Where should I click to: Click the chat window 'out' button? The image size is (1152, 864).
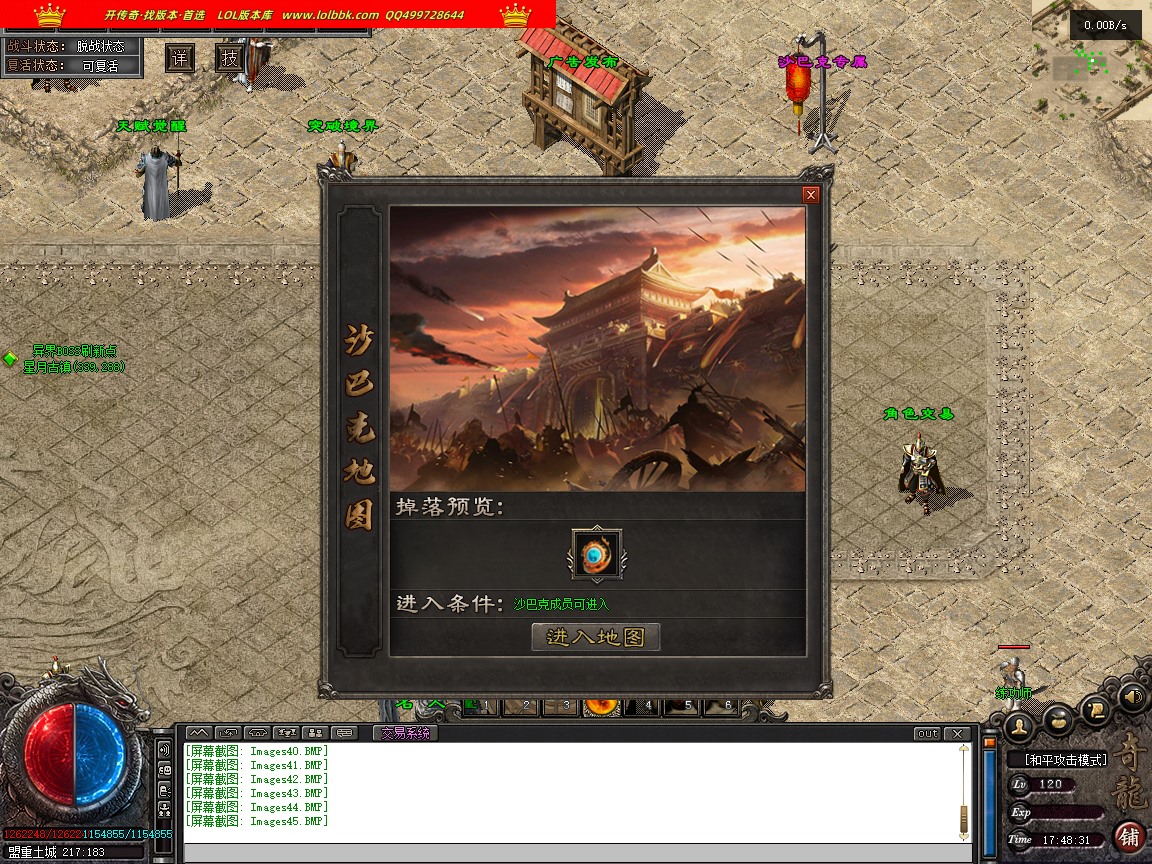(928, 734)
